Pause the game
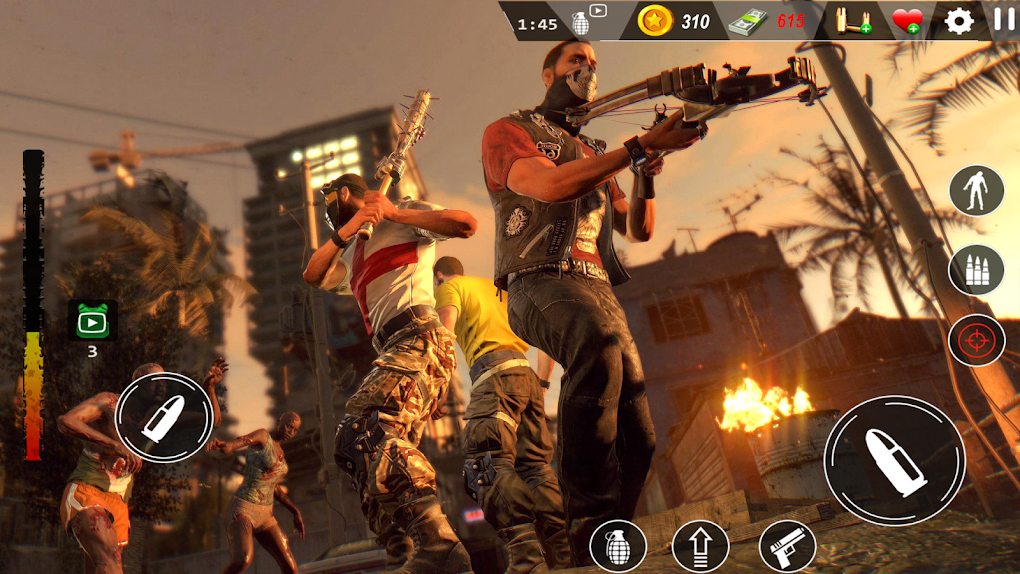The width and height of the screenshot is (1020, 574). 1003,19
